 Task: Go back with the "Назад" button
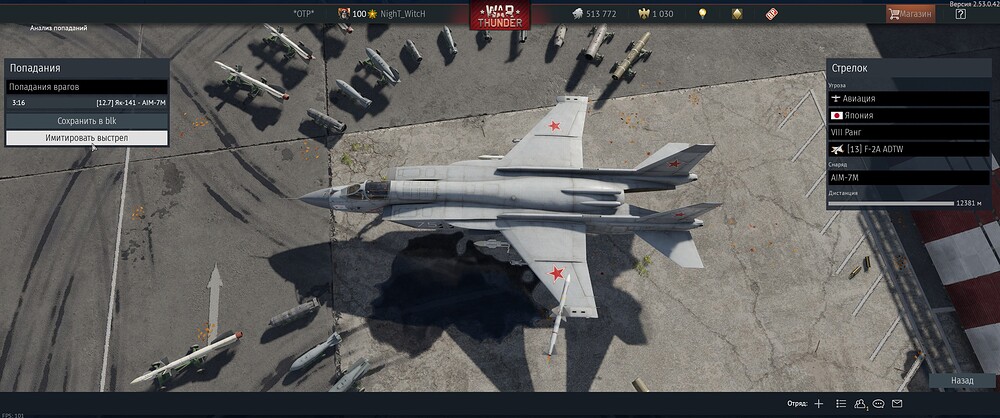pos(962,381)
